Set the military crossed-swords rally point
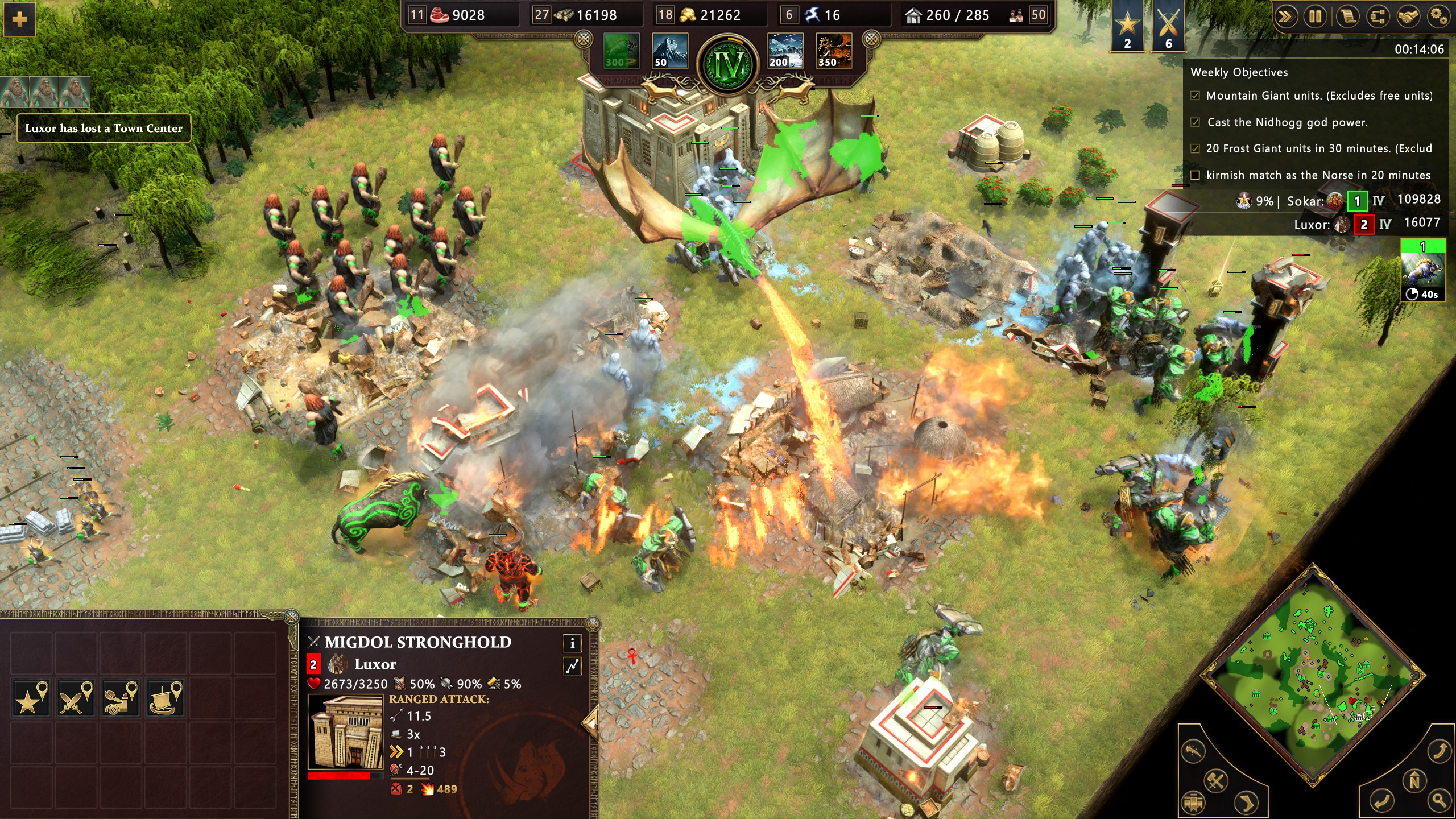 [x=76, y=697]
